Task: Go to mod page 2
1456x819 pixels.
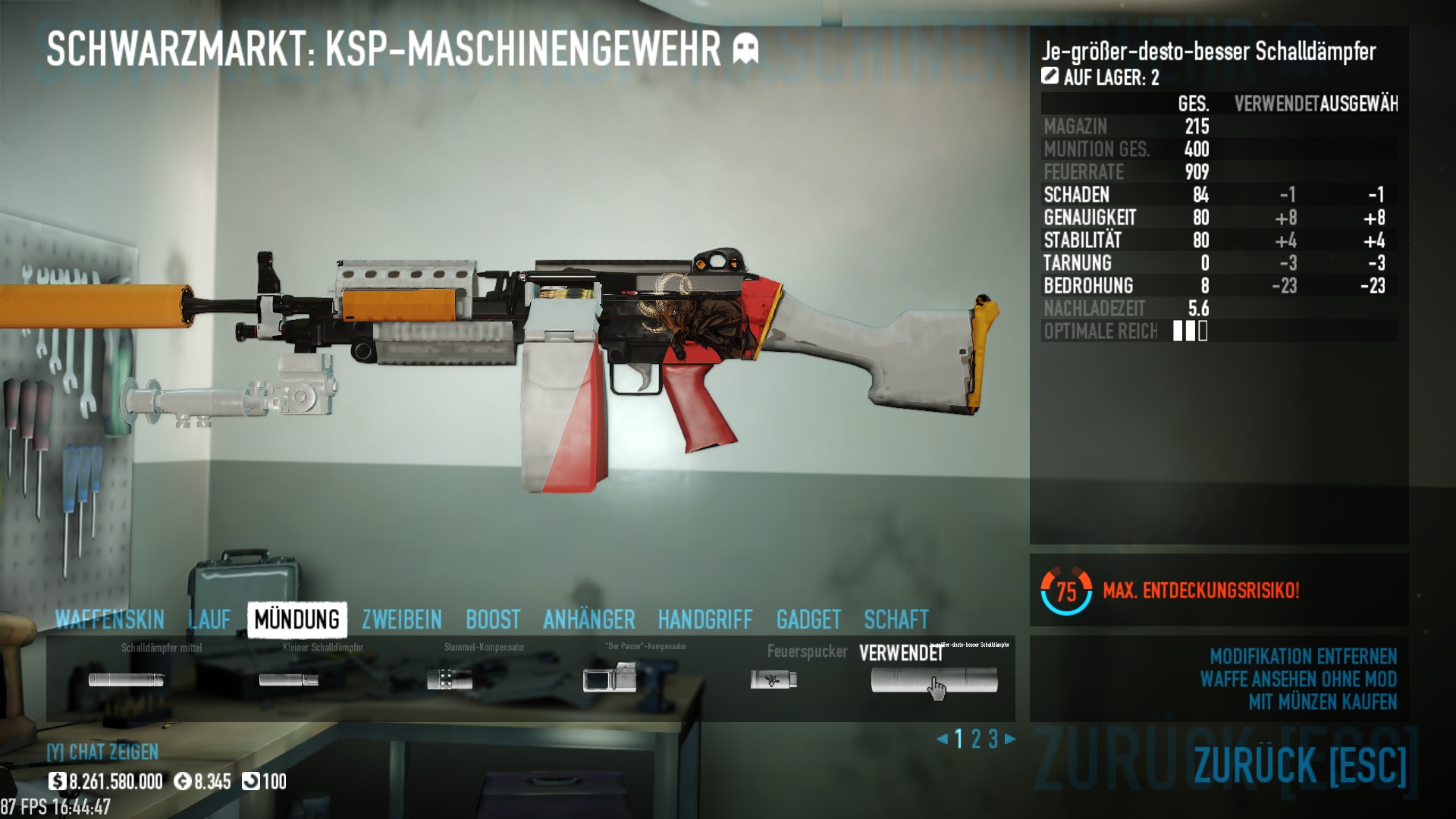Action: [x=976, y=739]
